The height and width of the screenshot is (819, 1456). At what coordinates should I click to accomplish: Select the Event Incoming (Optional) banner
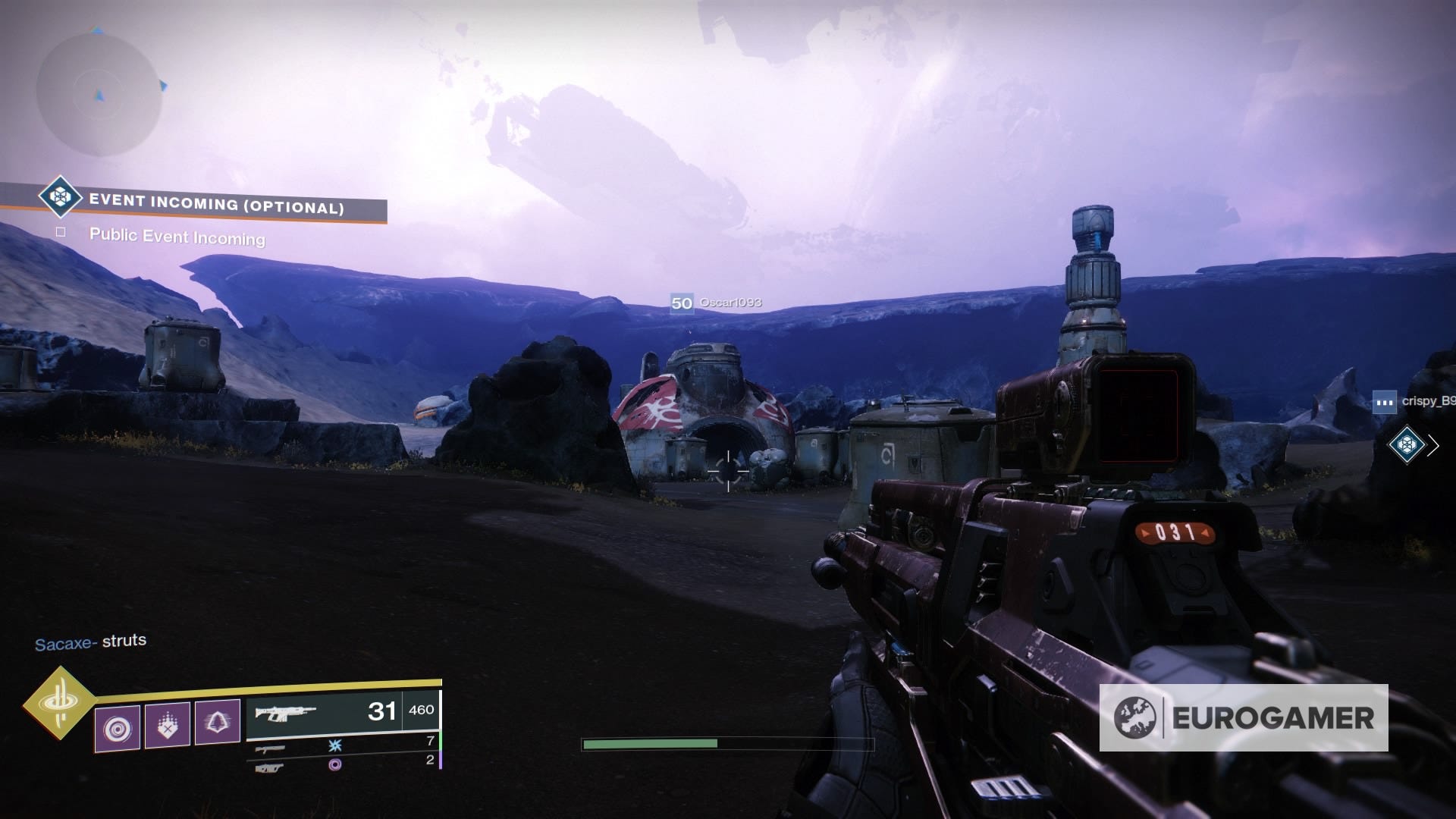click(215, 203)
